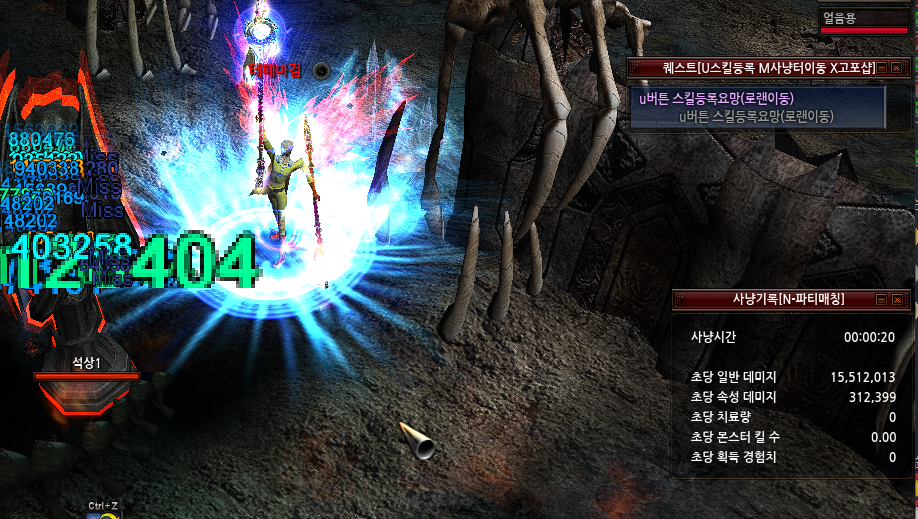
Task: Close the 사냥기록 hunting record window
Action: [896, 299]
